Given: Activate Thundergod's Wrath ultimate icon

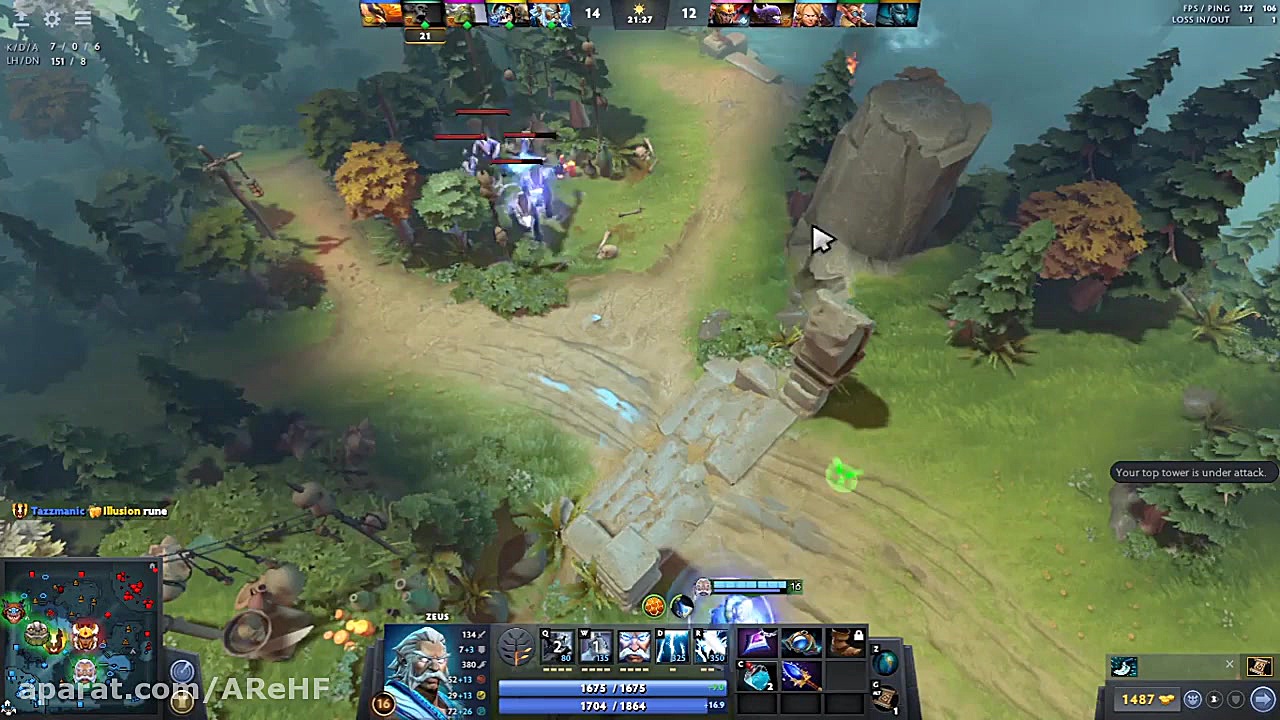Looking at the screenshot, I should pyautogui.click(x=712, y=647).
